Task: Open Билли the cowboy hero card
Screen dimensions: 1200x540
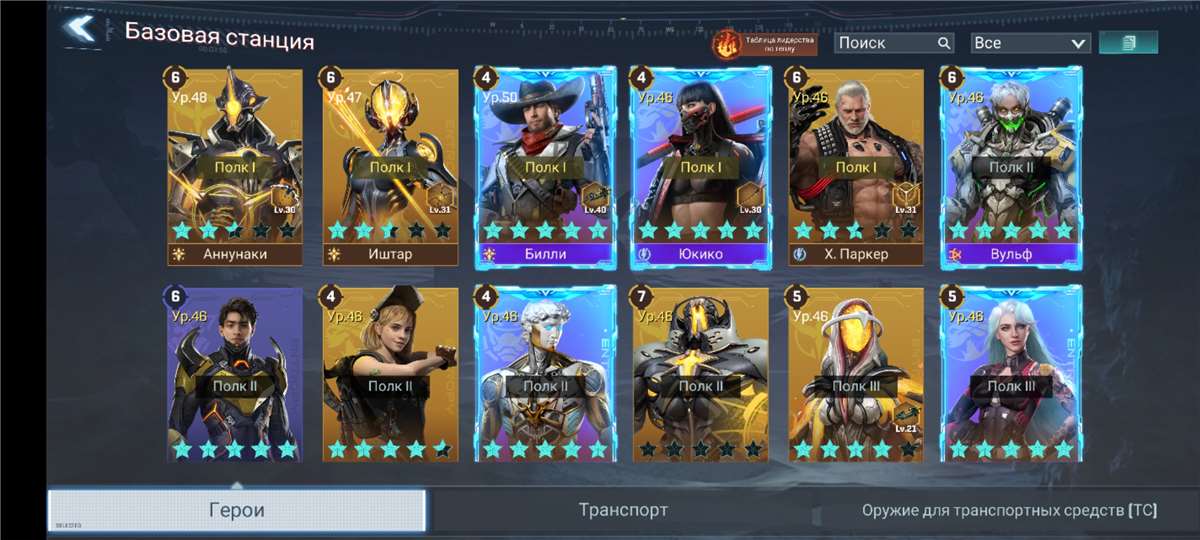Action: (545, 165)
